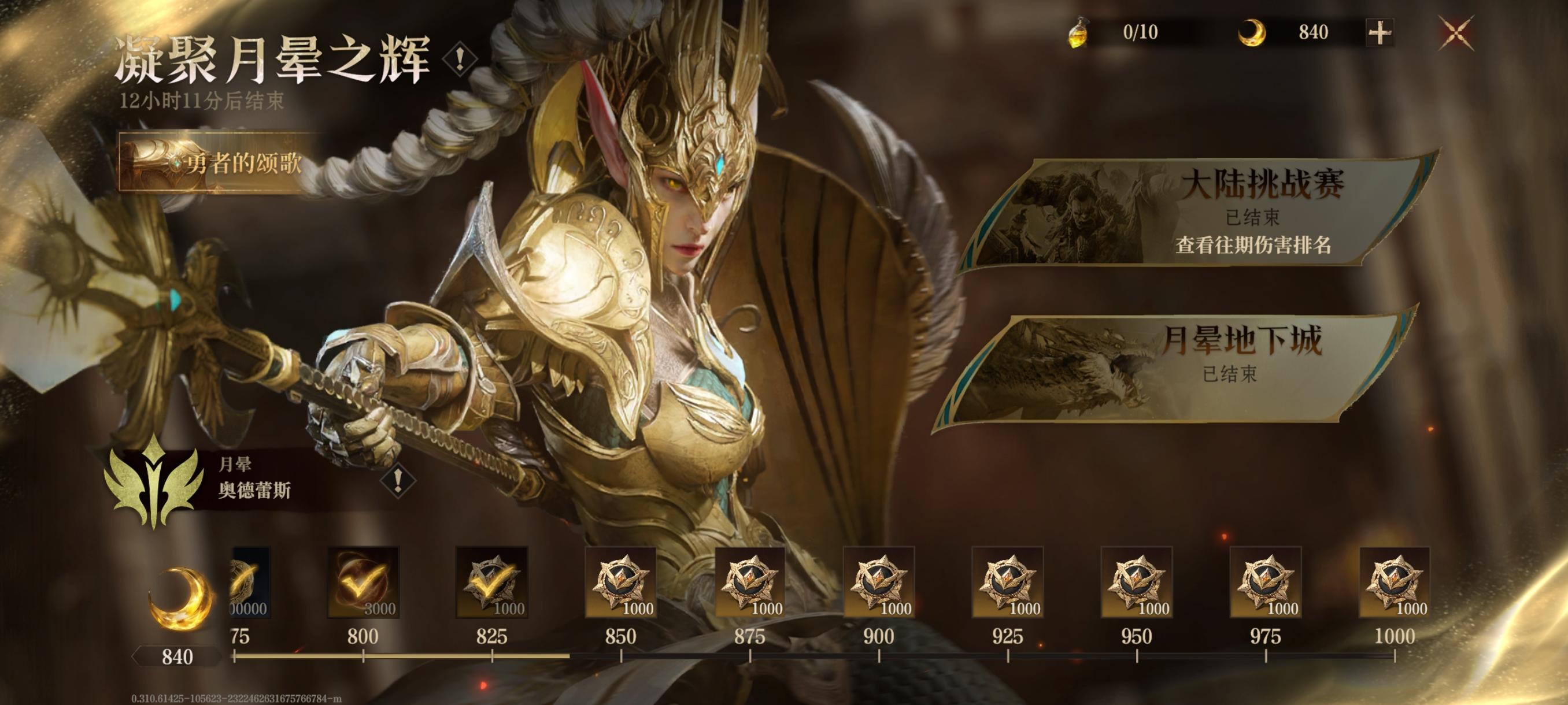1568x705 pixels.
Task: Select the medal reward at milestone 850
Action: pos(621,582)
